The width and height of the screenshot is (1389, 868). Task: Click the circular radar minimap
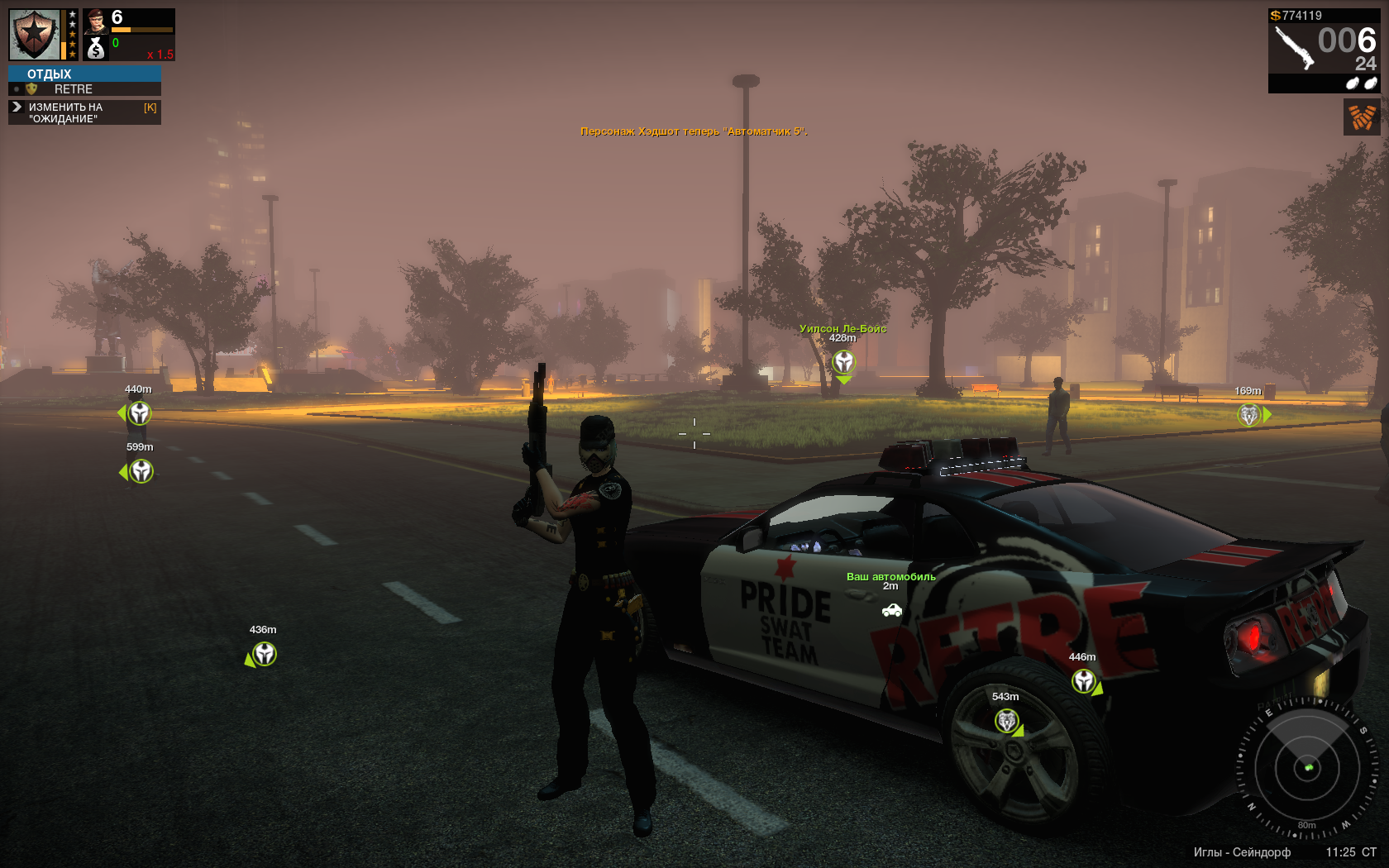coord(1307,768)
